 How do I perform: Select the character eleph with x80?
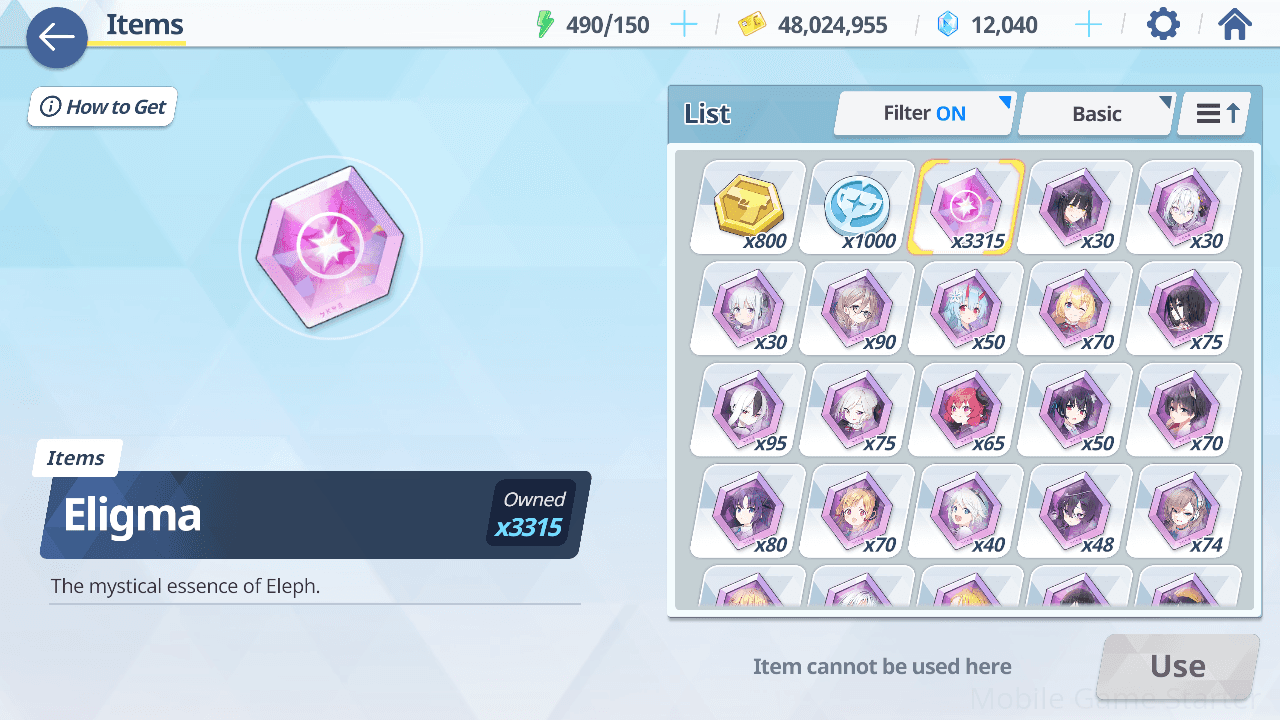pos(748,510)
